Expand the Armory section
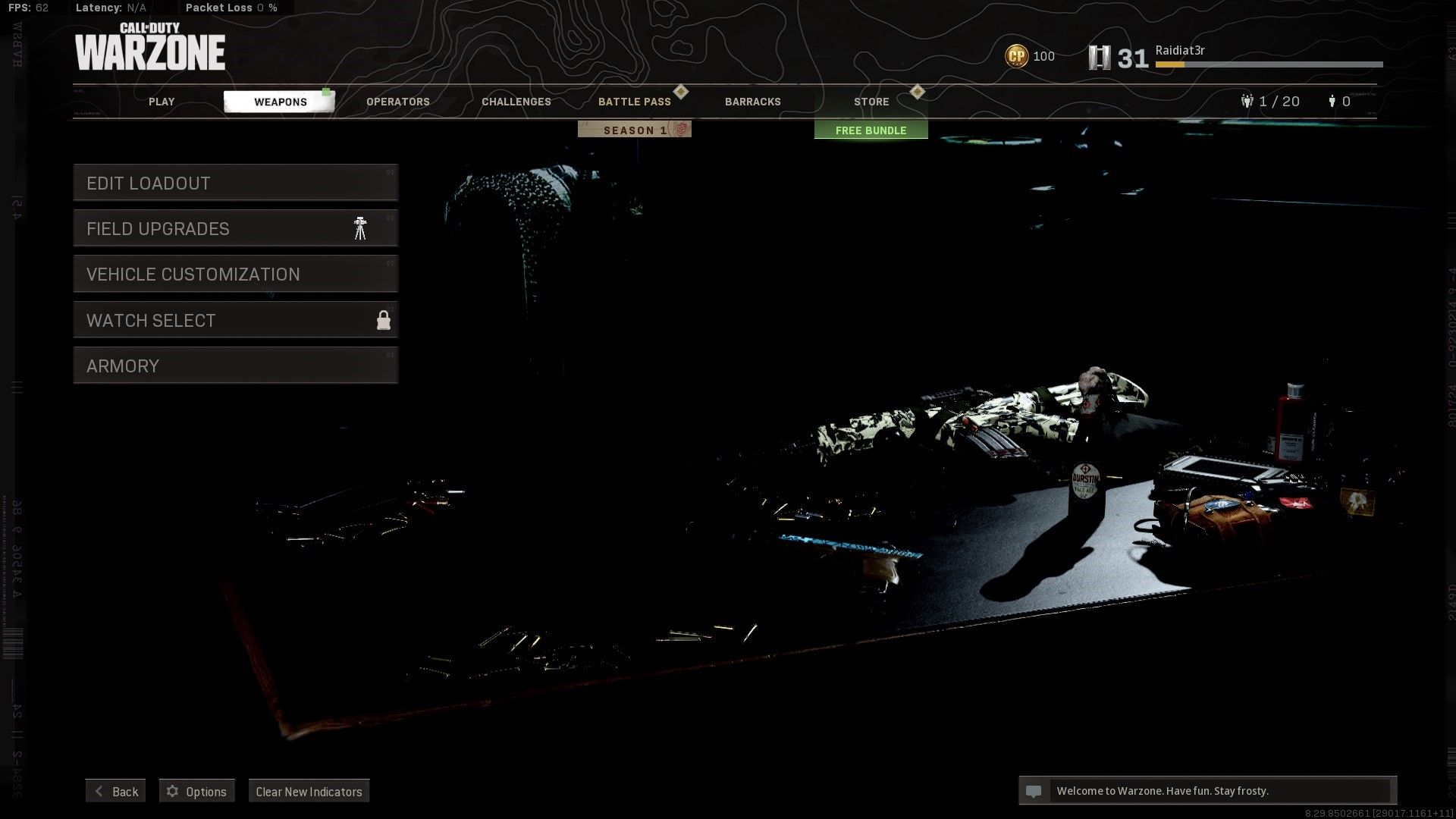 pyautogui.click(x=235, y=366)
